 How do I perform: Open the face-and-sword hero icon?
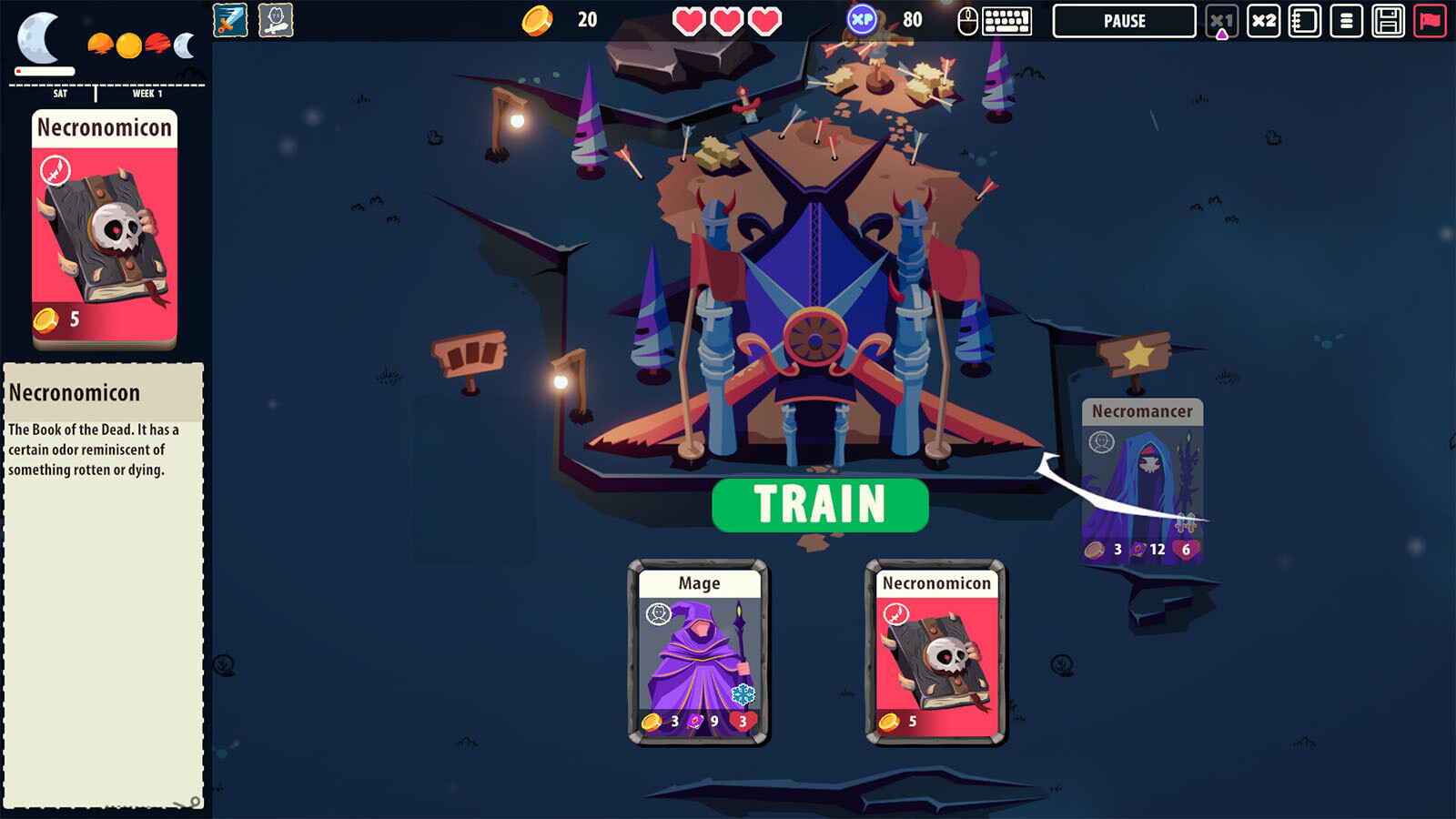pos(276,20)
